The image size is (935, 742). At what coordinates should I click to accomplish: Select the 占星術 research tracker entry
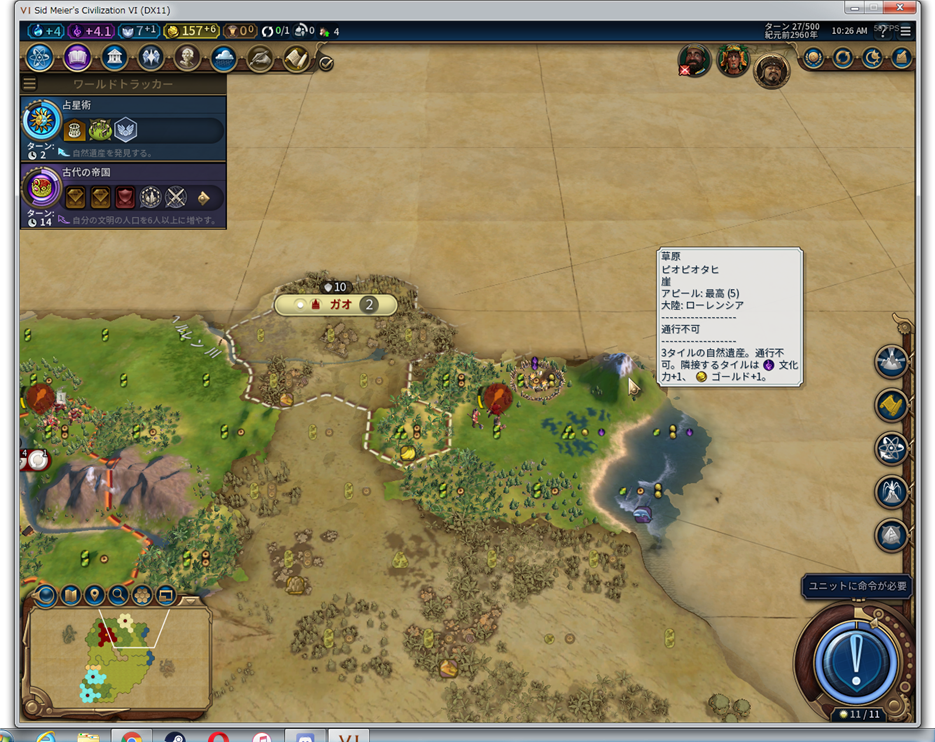tap(122, 129)
